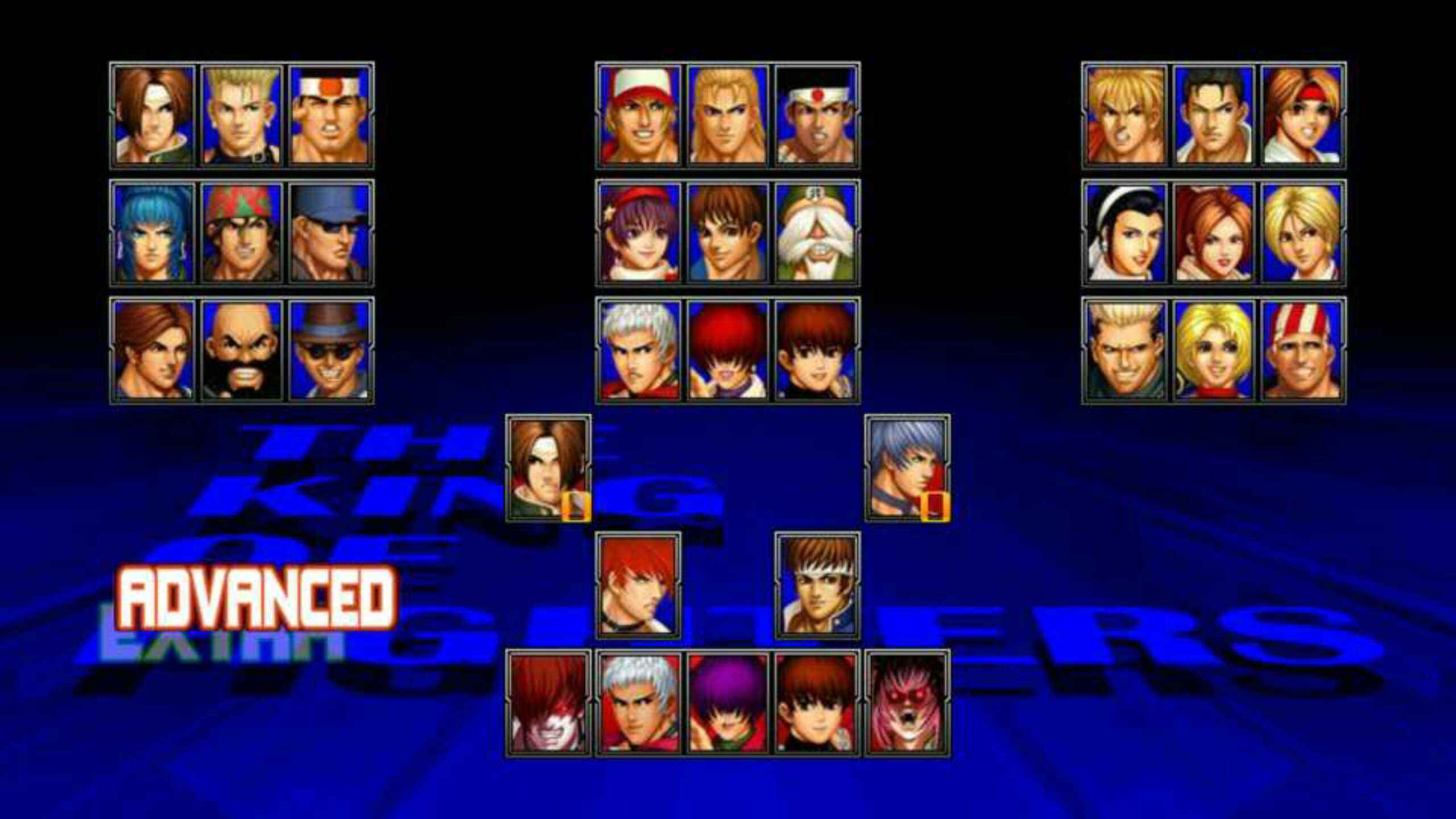Pick Terry in the red and white cap

coord(639,115)
